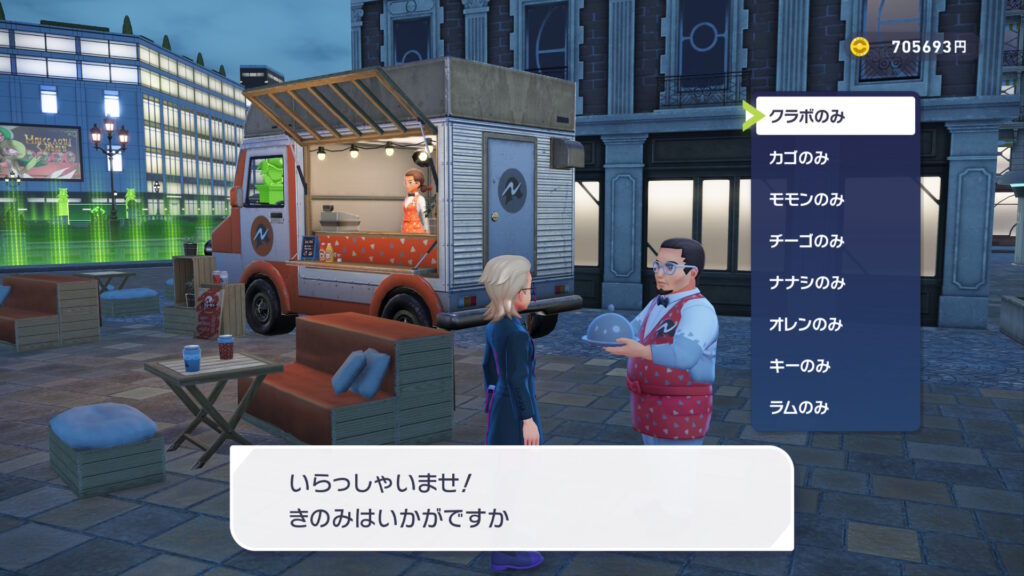Choose ラムのみ at the list bottom
This screenshot has width=1024, height=576.
pyautogui.click(x=835, y=408)
